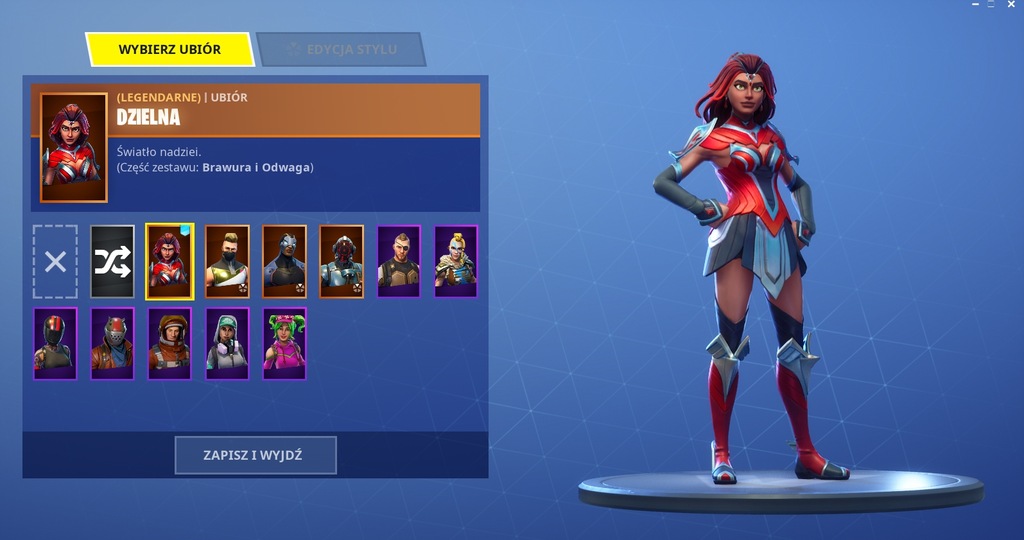Pick the rusty knight-helmet outfit with blue scarf
The width and height of the screenshot is (1024, 540).
tap(112, 344)
